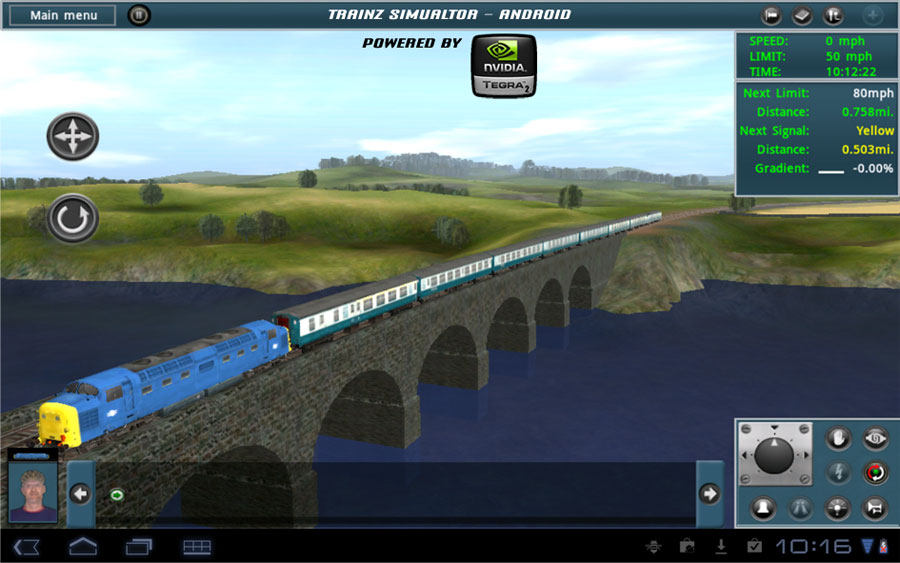900x563 pixels.
Task: Pause the simulation with the pause button
Action: (x=139, y=15)
